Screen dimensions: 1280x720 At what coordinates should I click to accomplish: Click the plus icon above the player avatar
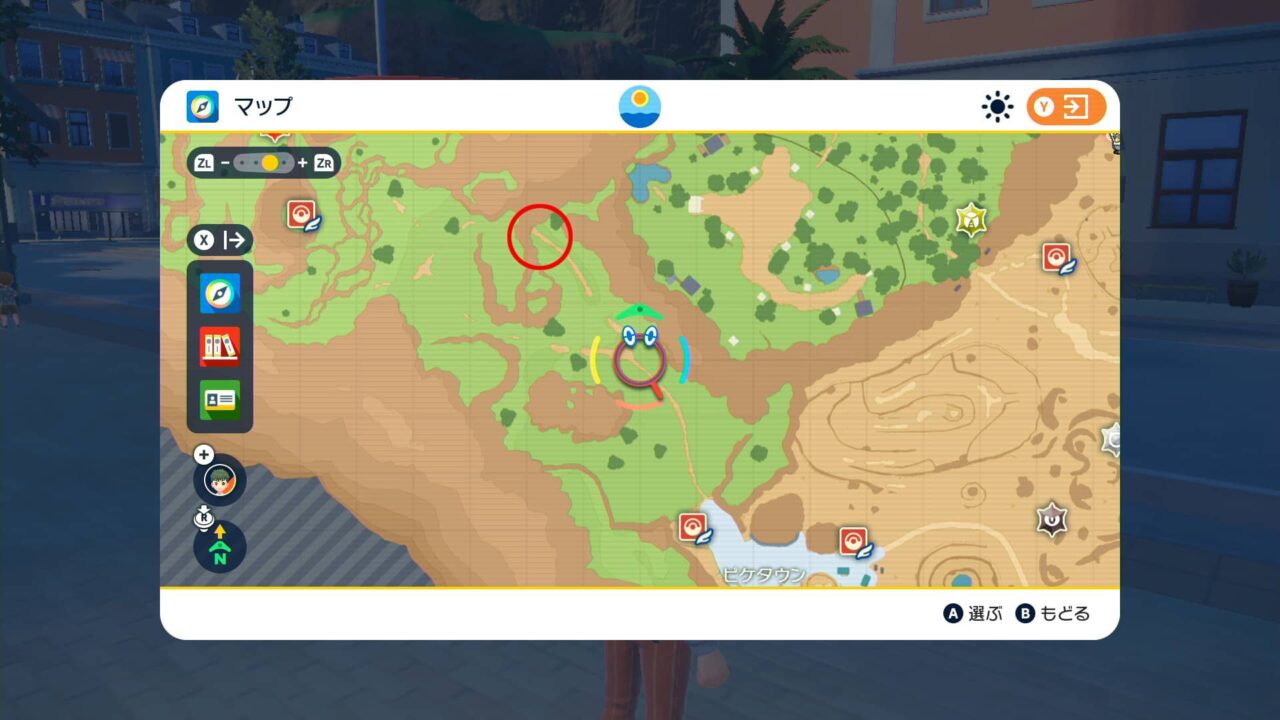pyautogui.click(x=204, y=452)
